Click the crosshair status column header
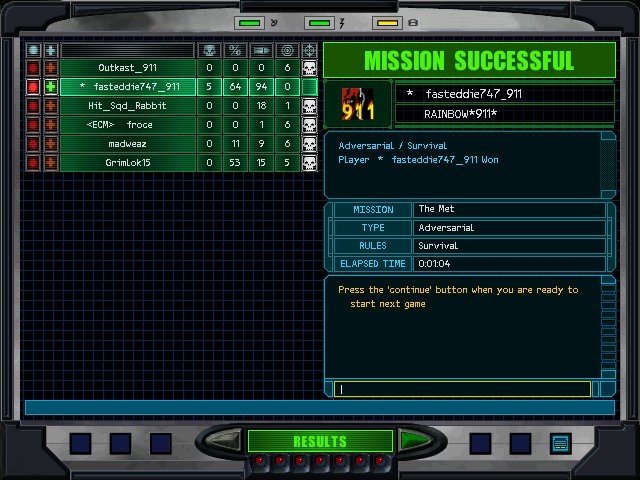Image resolution: width=640 pixels, height=480 pixels. (309, 50)
